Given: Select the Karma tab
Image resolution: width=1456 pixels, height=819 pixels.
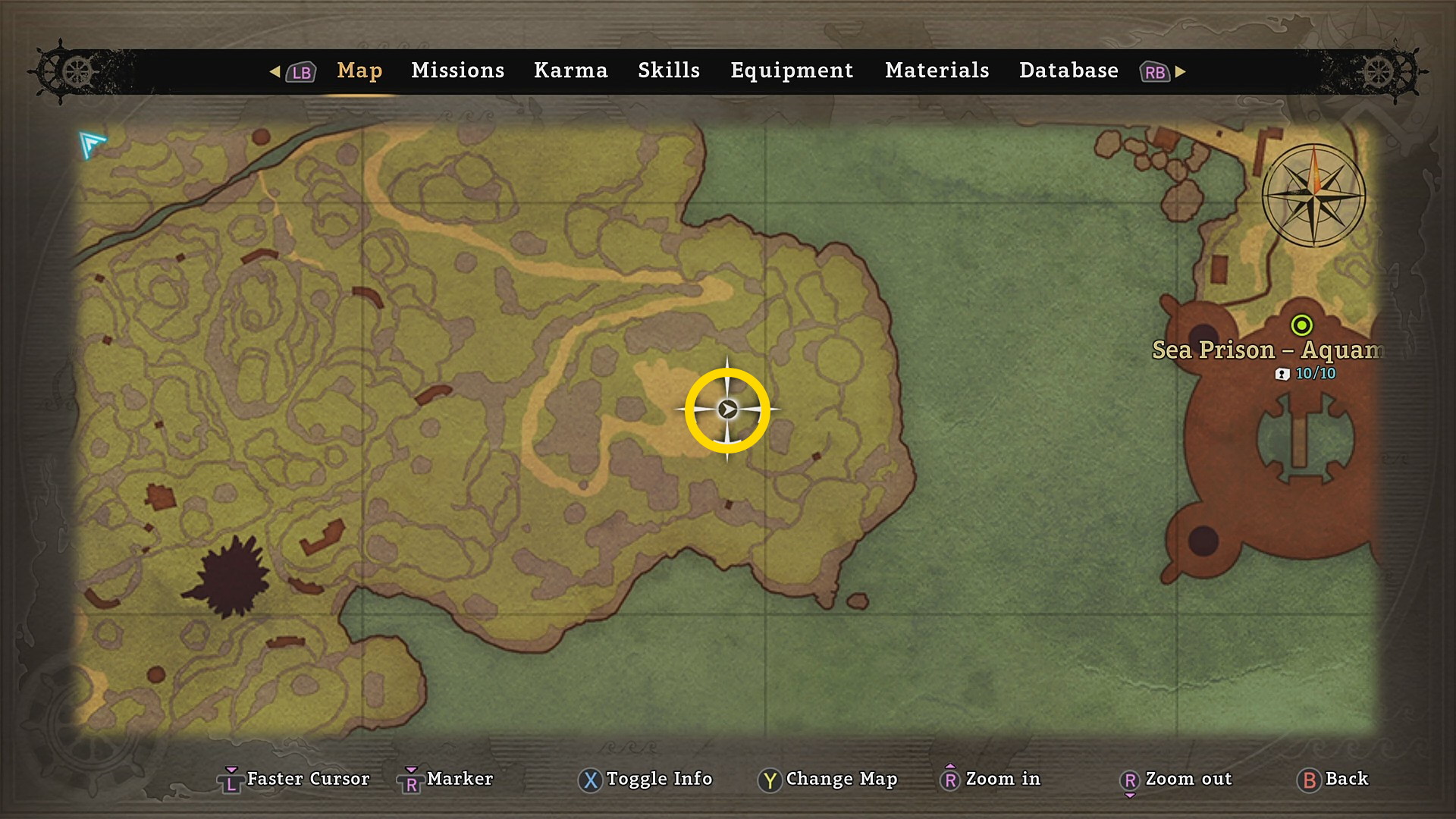Looking at the screenshot, I should tap(570, 71).
